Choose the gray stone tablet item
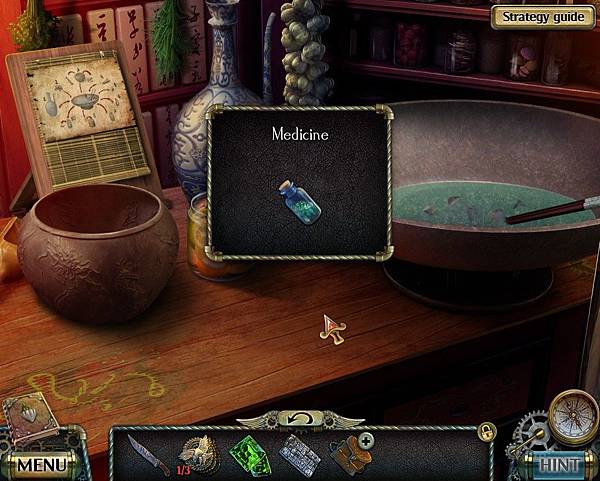This screenshot has height=481, width=600. [x=299, y=453]
